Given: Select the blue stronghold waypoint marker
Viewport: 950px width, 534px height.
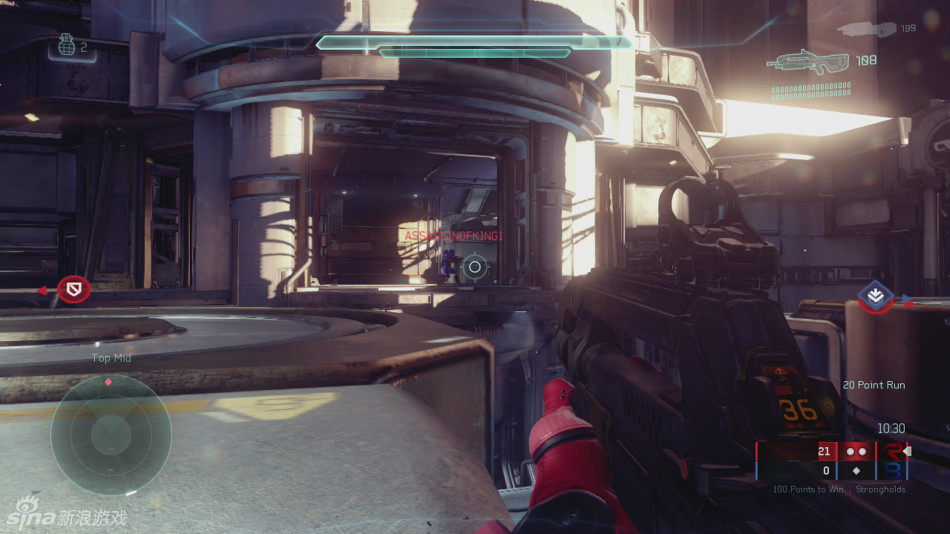Looking at the screenshot, I should (875, 296).
